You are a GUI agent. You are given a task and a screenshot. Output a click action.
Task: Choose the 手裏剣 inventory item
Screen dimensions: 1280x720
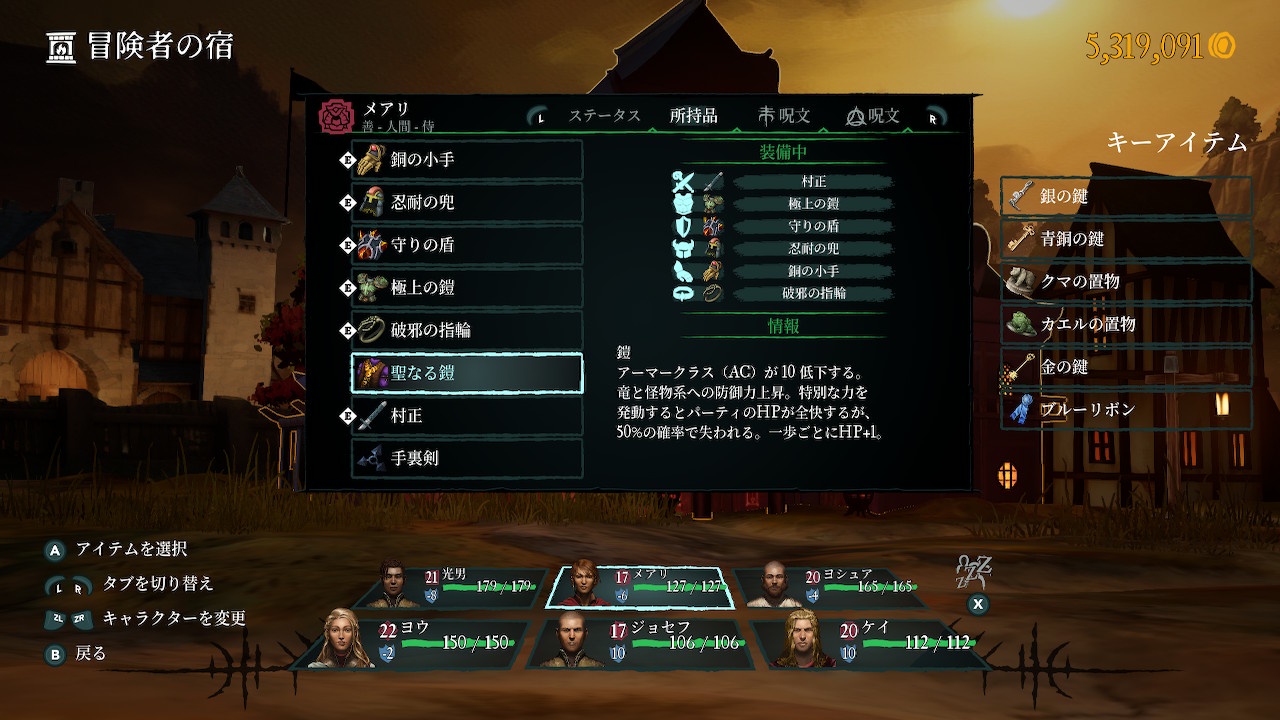[x=467, y=458]
